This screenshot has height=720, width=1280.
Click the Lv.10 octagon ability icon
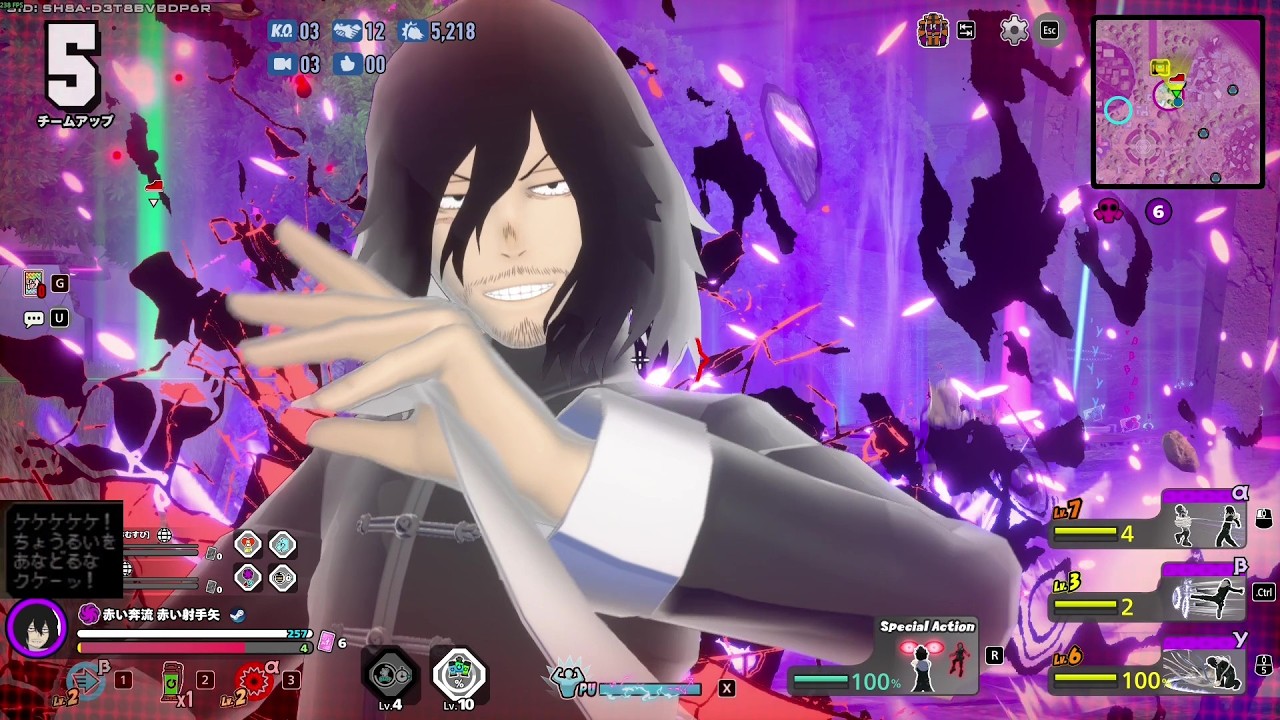point(459,676)
